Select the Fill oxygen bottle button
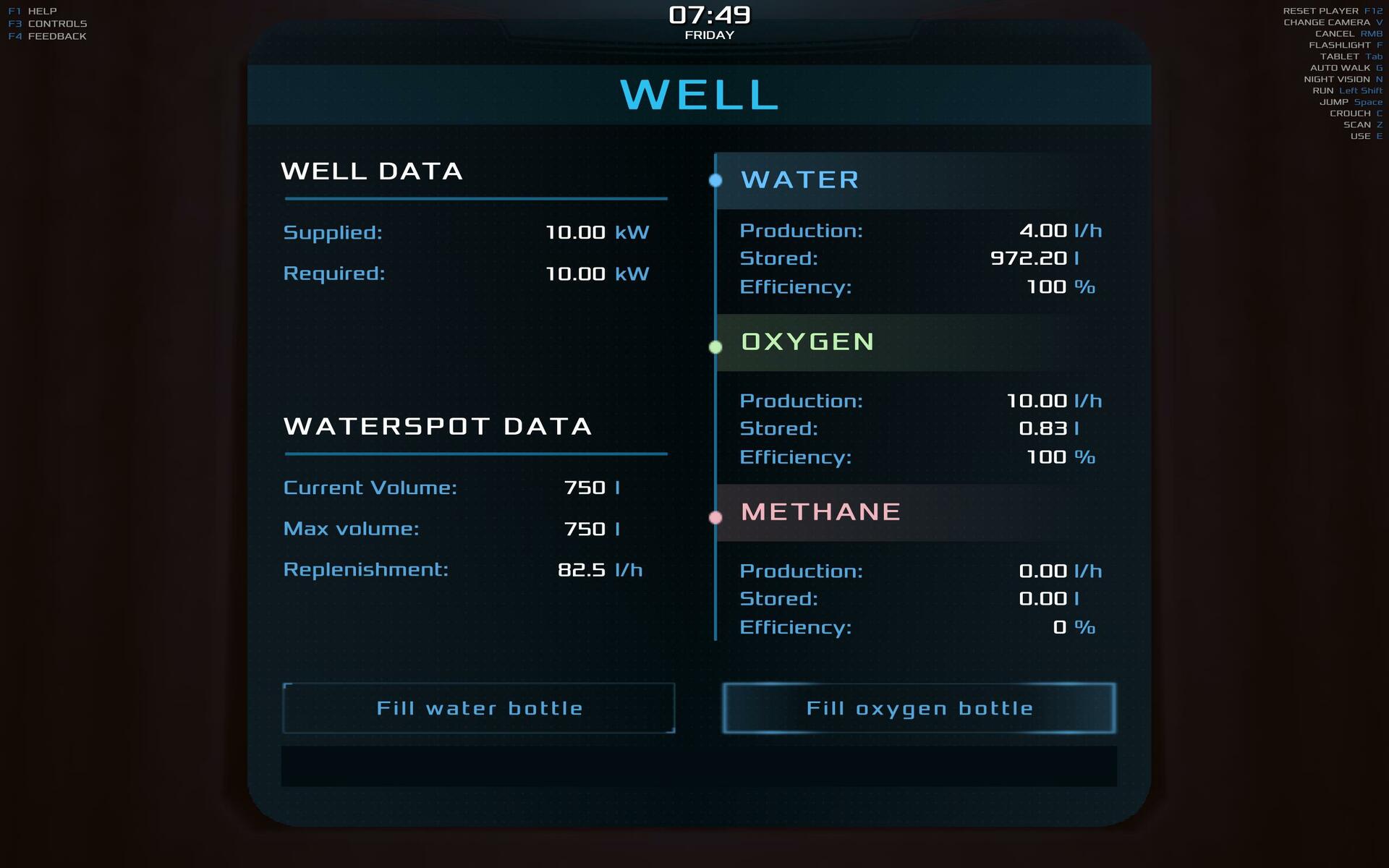 [919, 708]
